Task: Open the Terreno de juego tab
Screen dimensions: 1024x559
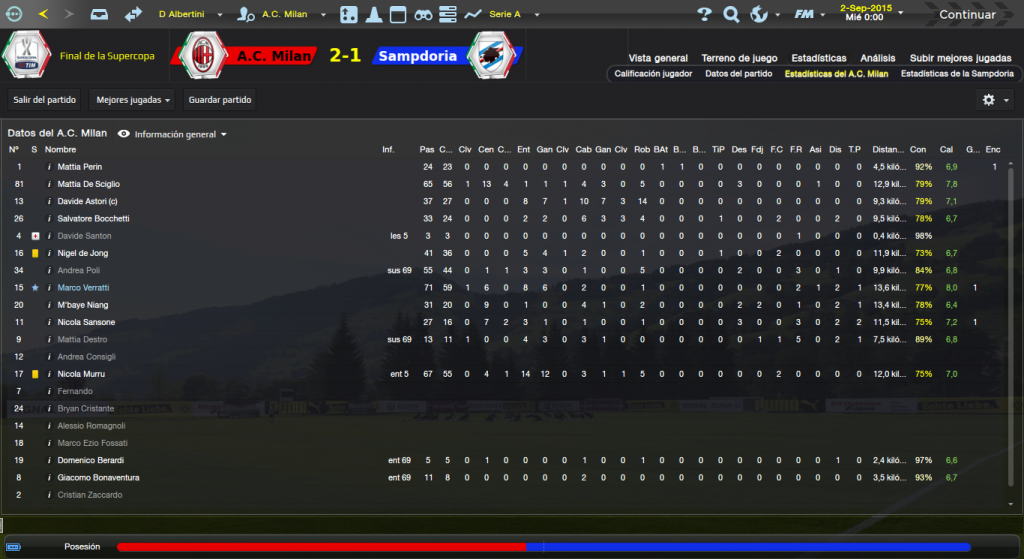Action: tap(739, 58)
